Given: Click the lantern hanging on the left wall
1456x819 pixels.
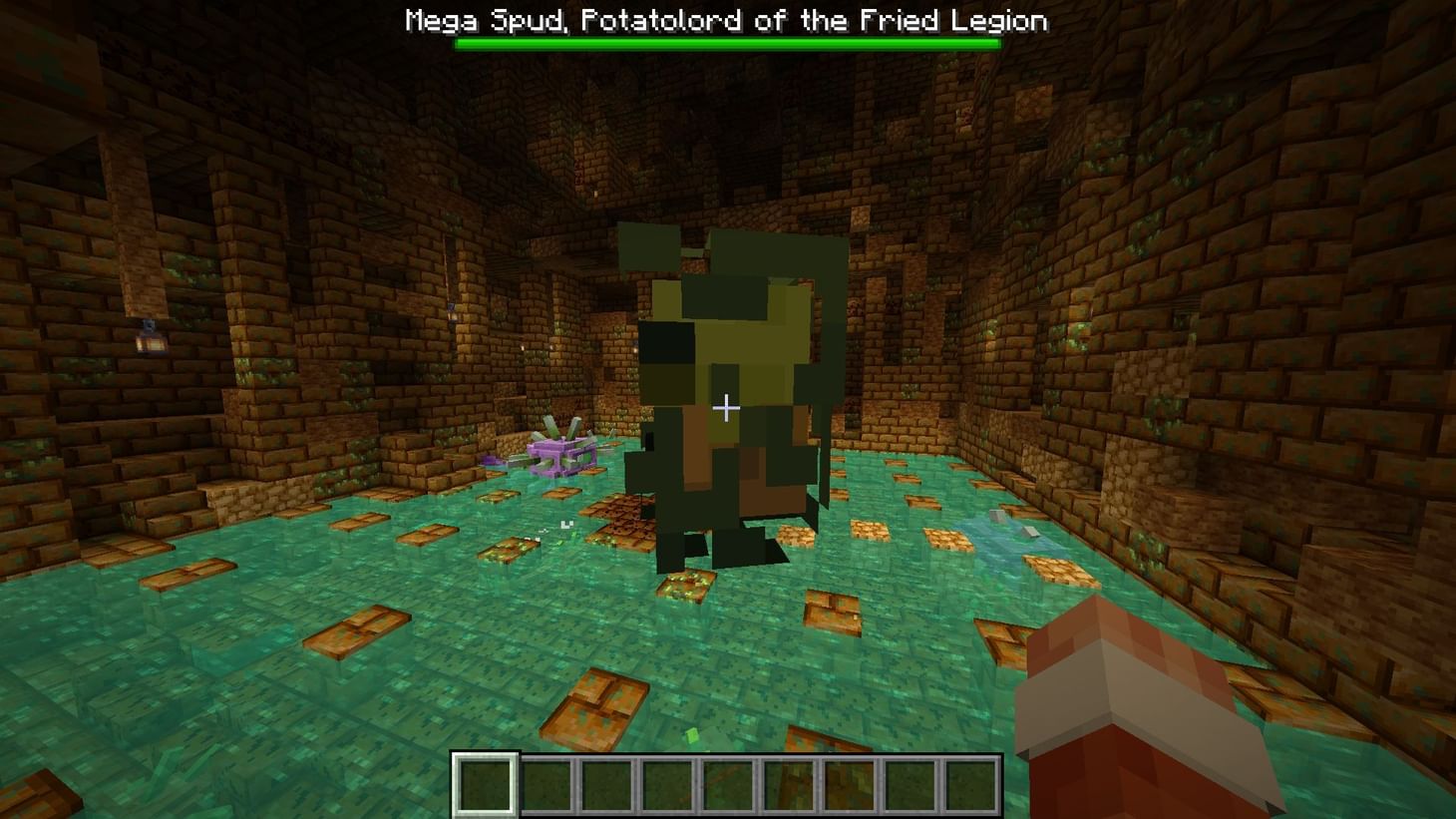Looking at the screenshot, I should point(150,338).
